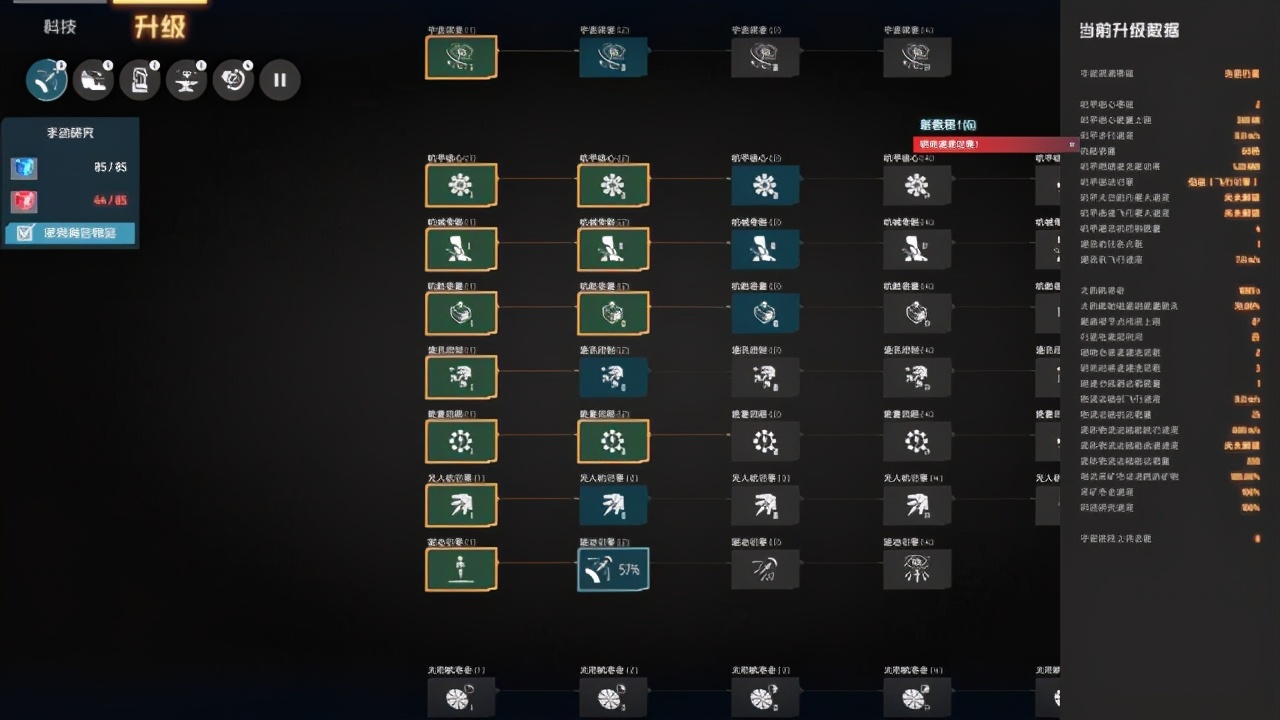1280x720 pixels.
Task: Select the green energy circuit upgrade node
Action: (x=461, y=441)
